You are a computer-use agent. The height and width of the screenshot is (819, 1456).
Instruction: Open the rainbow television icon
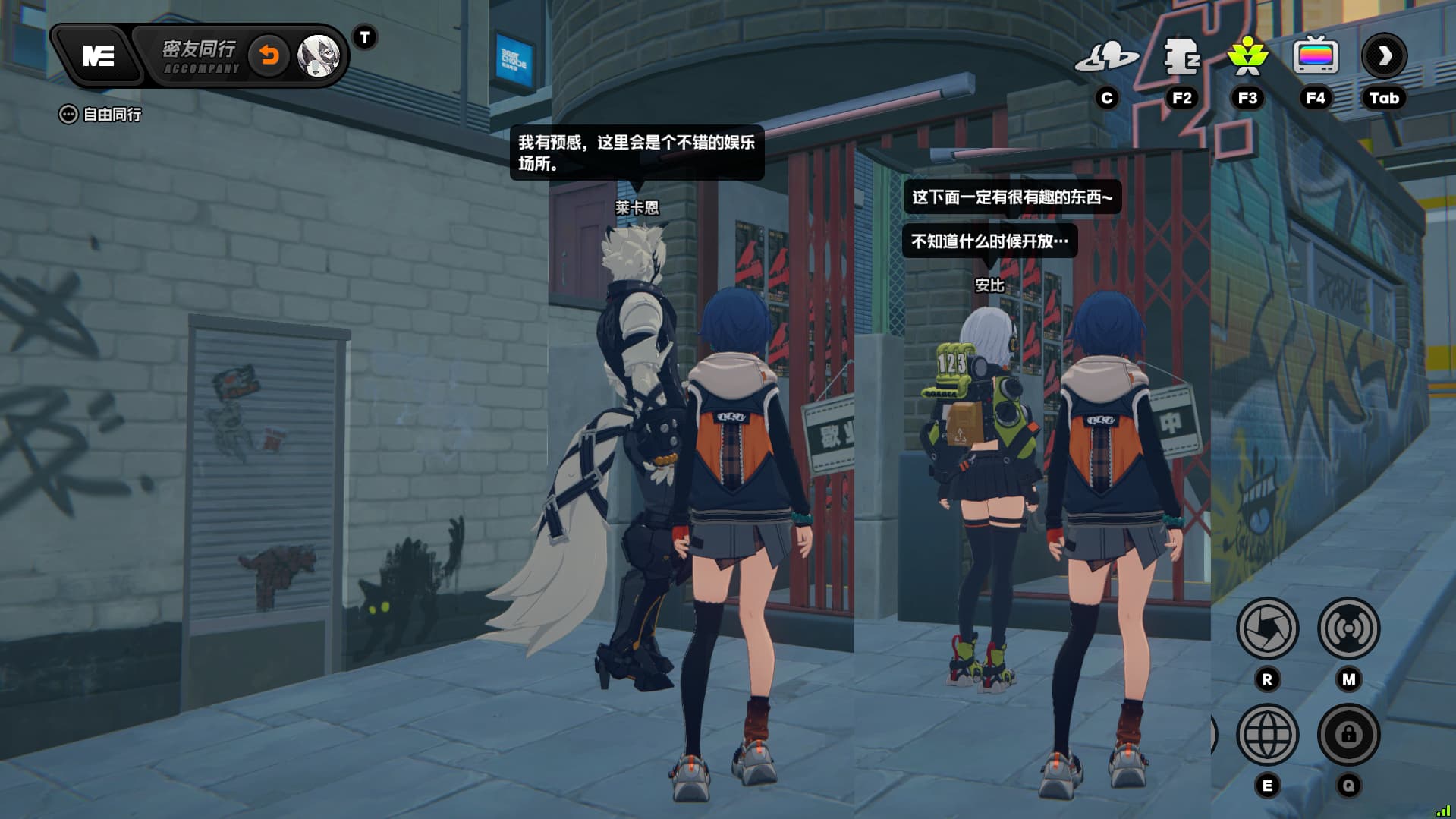pyautogui.click(x=1316, y=57)
